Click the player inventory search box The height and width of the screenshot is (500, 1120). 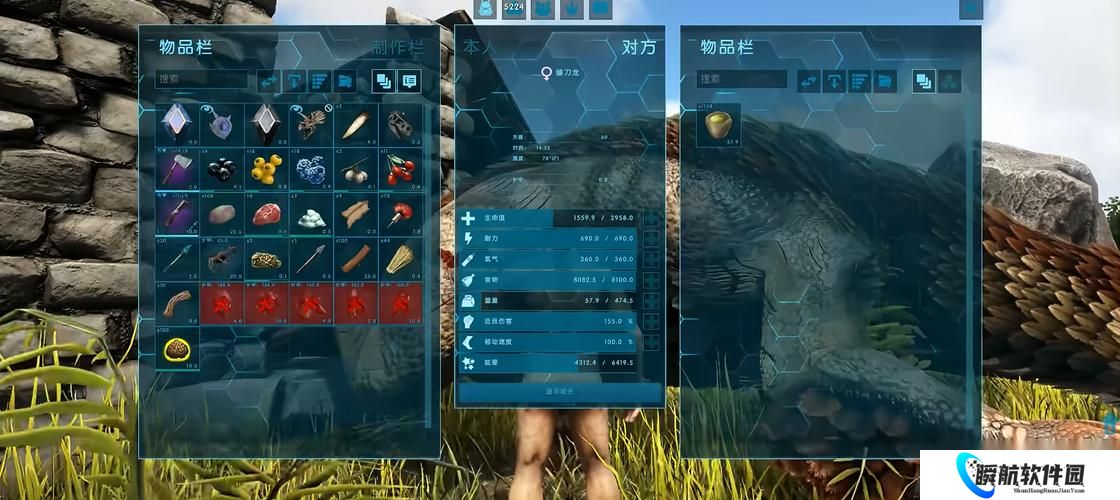201,79
